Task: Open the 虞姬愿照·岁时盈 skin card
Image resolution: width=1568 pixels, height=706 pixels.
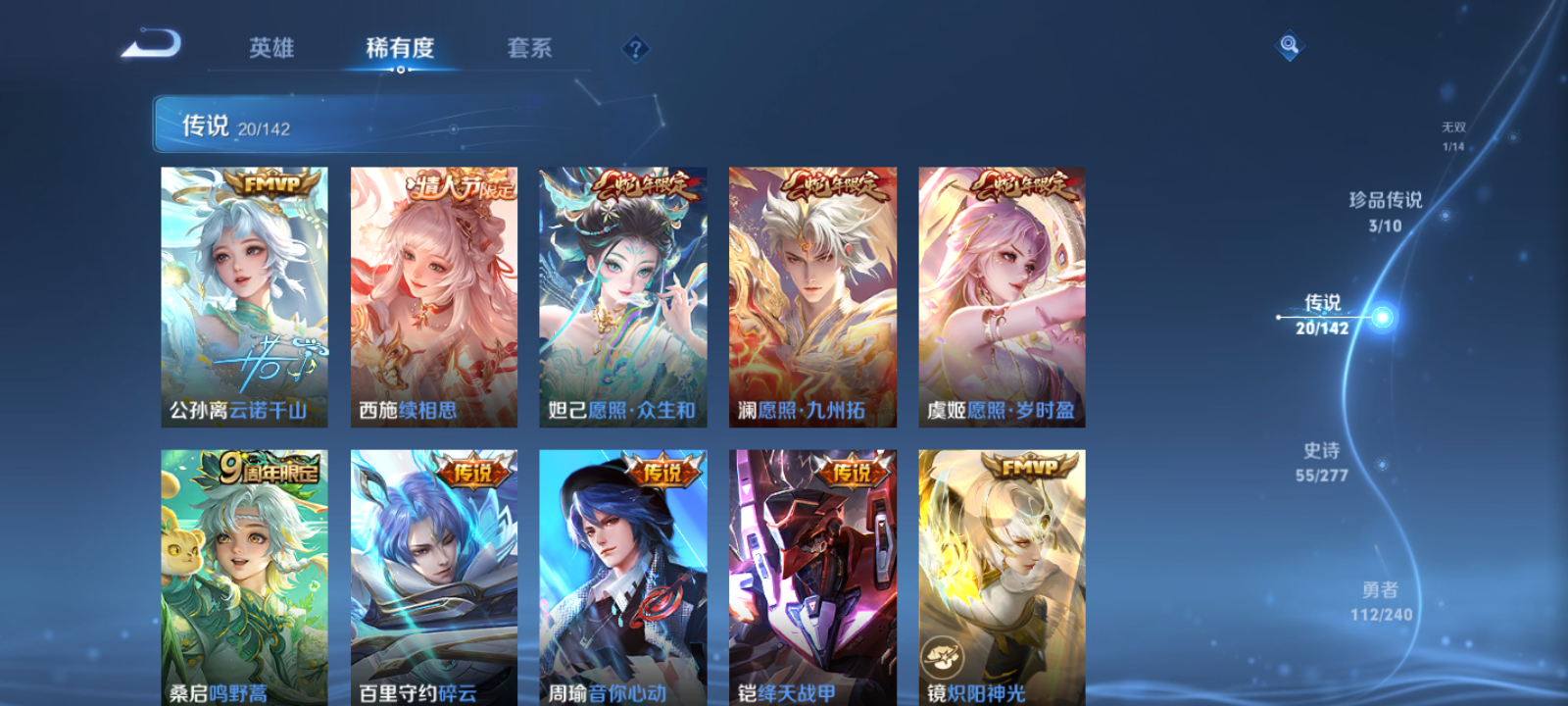Action: click(x=1002, y=294)
